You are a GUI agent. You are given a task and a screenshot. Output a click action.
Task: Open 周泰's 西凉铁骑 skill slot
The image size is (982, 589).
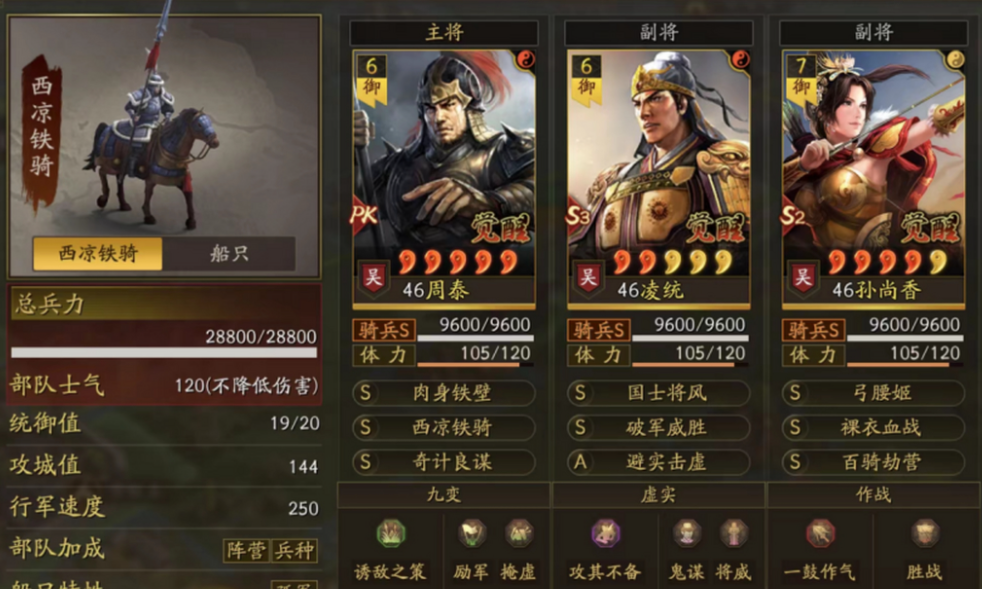click(443, 428)
